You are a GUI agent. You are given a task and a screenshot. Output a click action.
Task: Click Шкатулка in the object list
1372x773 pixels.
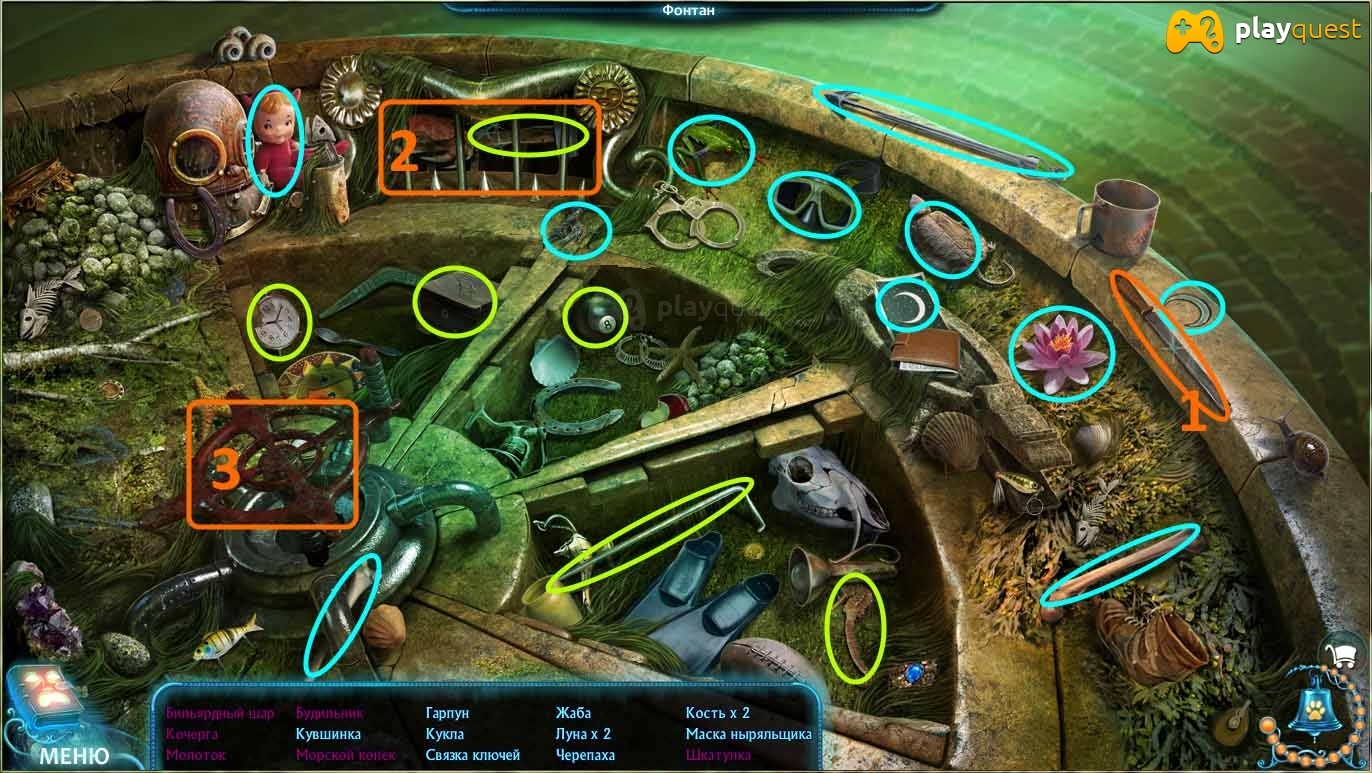(x=719, y=755)
